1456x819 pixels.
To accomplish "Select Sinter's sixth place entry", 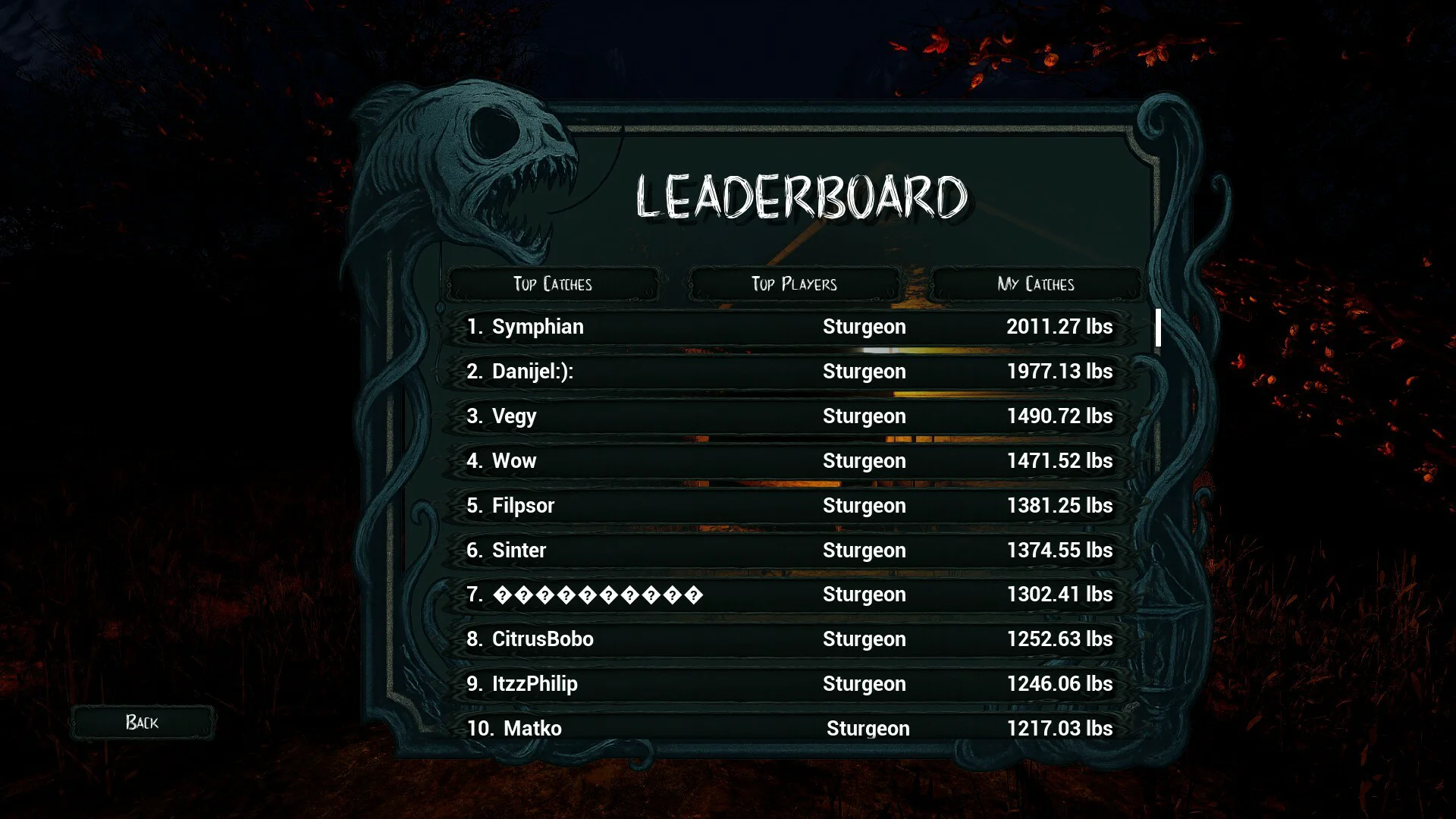I will click(789, 551).
